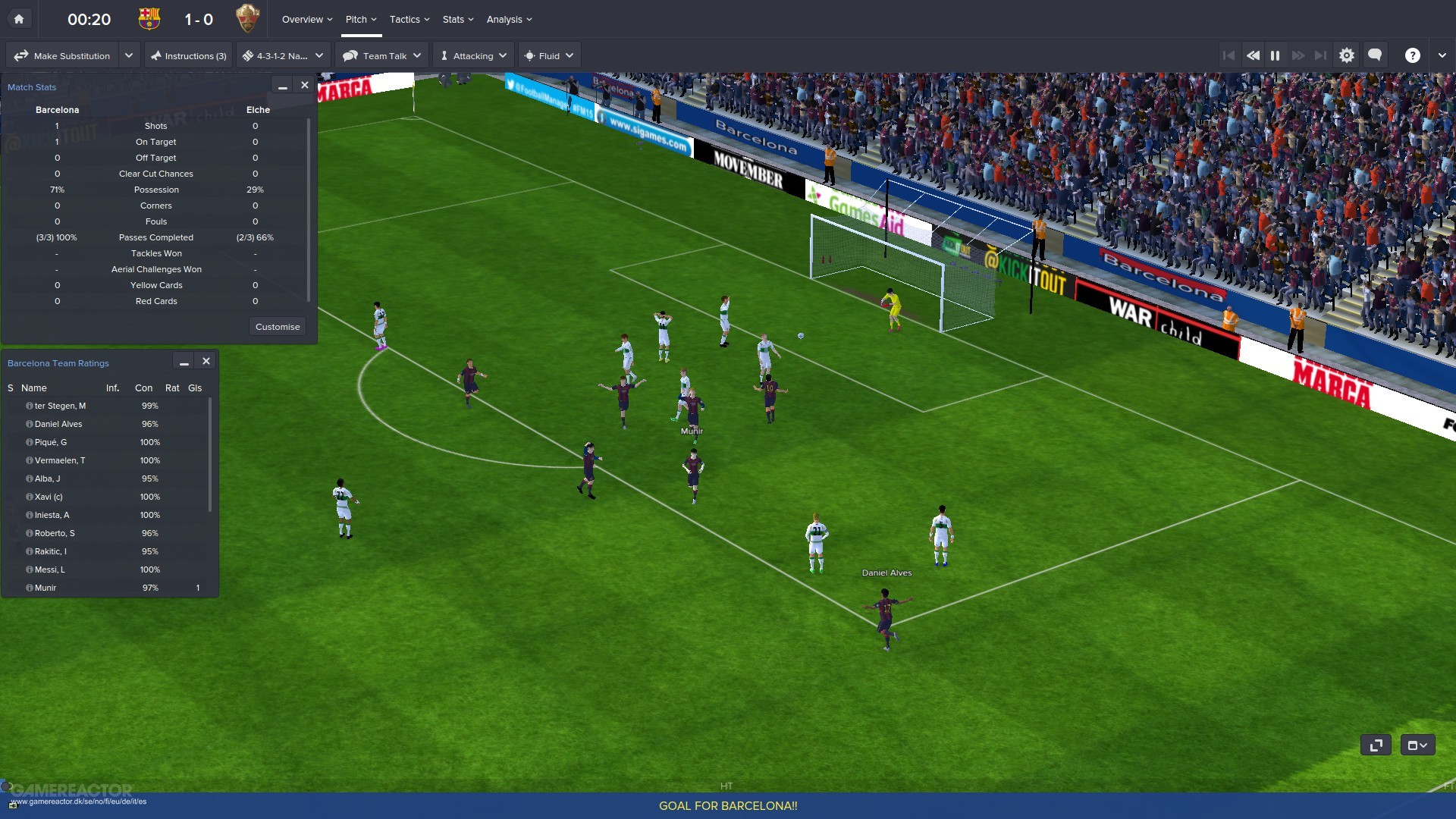Click the home icon at top left
Screen dimensions: 1456x819
click(19, 18)
